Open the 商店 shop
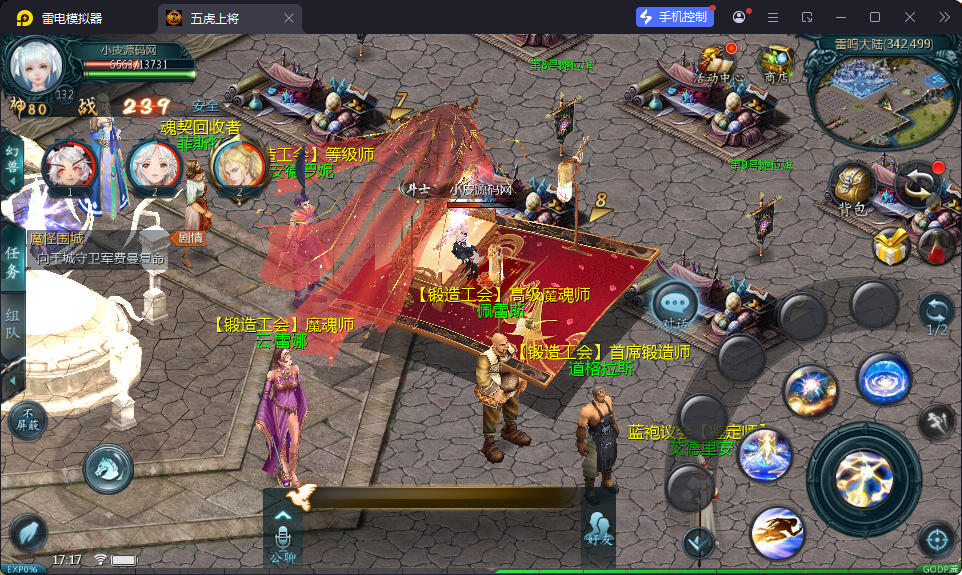This screenshot has width=962, height=575. (x=776, y=62)
